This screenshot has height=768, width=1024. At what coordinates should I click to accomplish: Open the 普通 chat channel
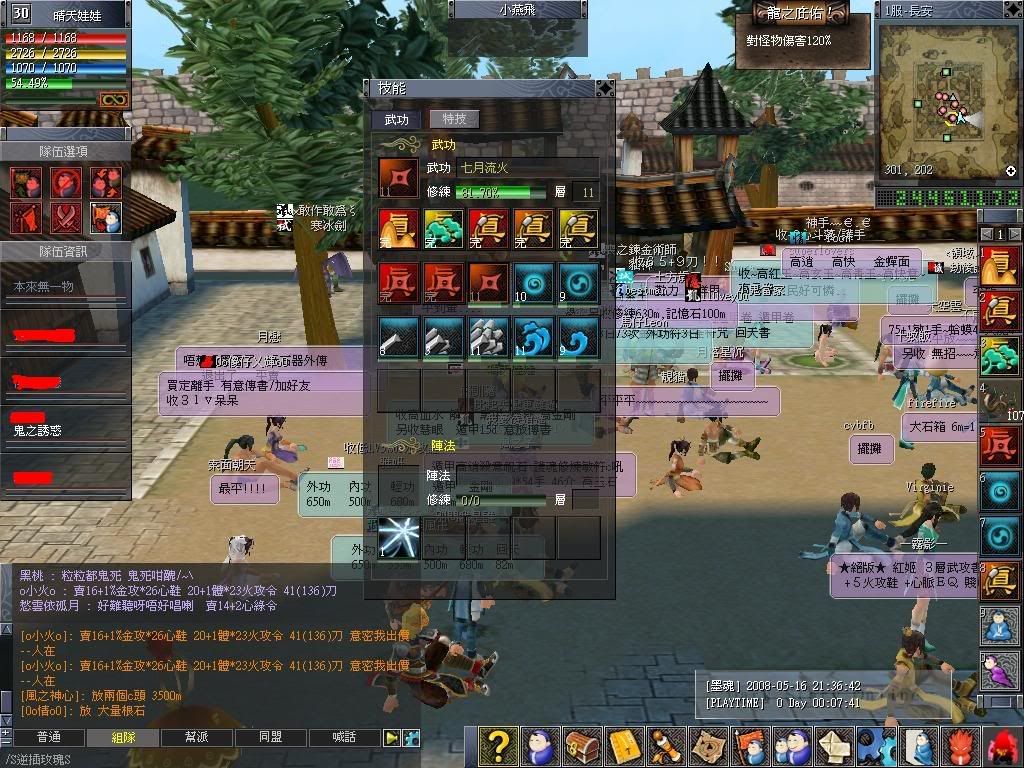tap(48, 737)
